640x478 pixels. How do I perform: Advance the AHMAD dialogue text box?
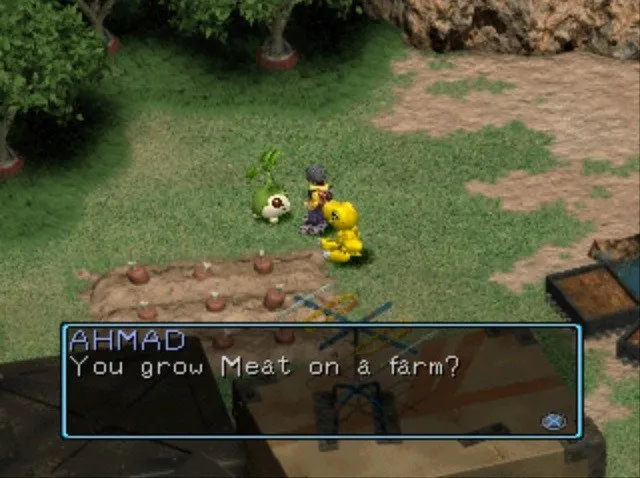coord(553,421)
